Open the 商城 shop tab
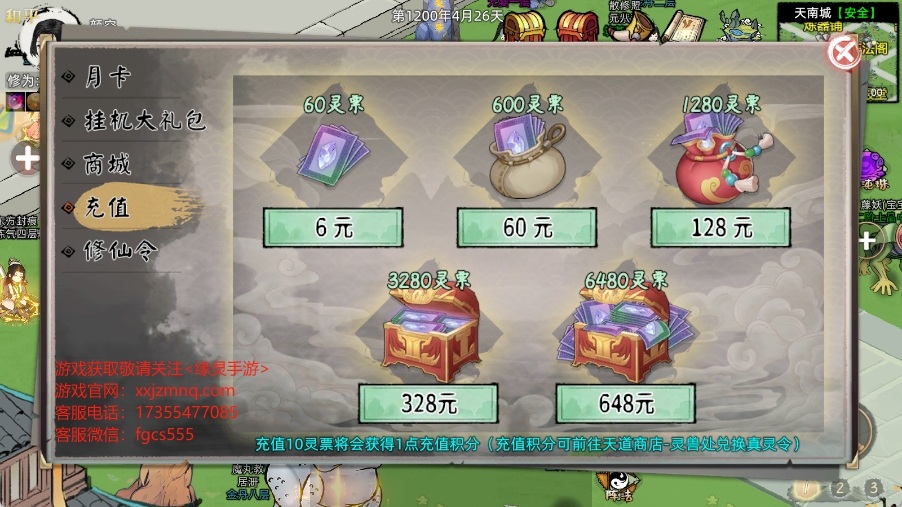This screenshot has height=507, width=902. 108,164
